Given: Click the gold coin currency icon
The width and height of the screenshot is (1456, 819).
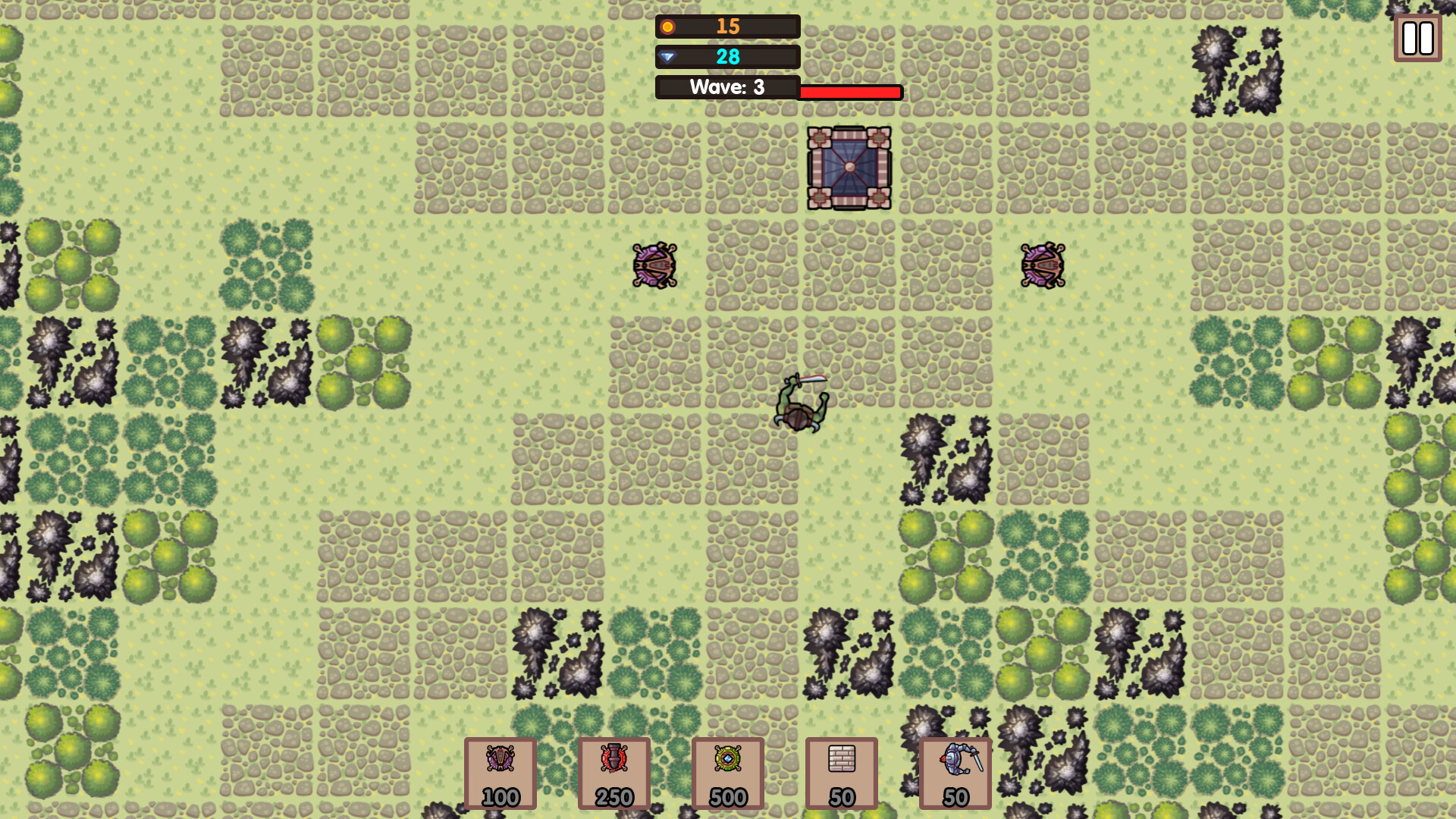Looking at the screenshot, I should [x=668, y=27].
